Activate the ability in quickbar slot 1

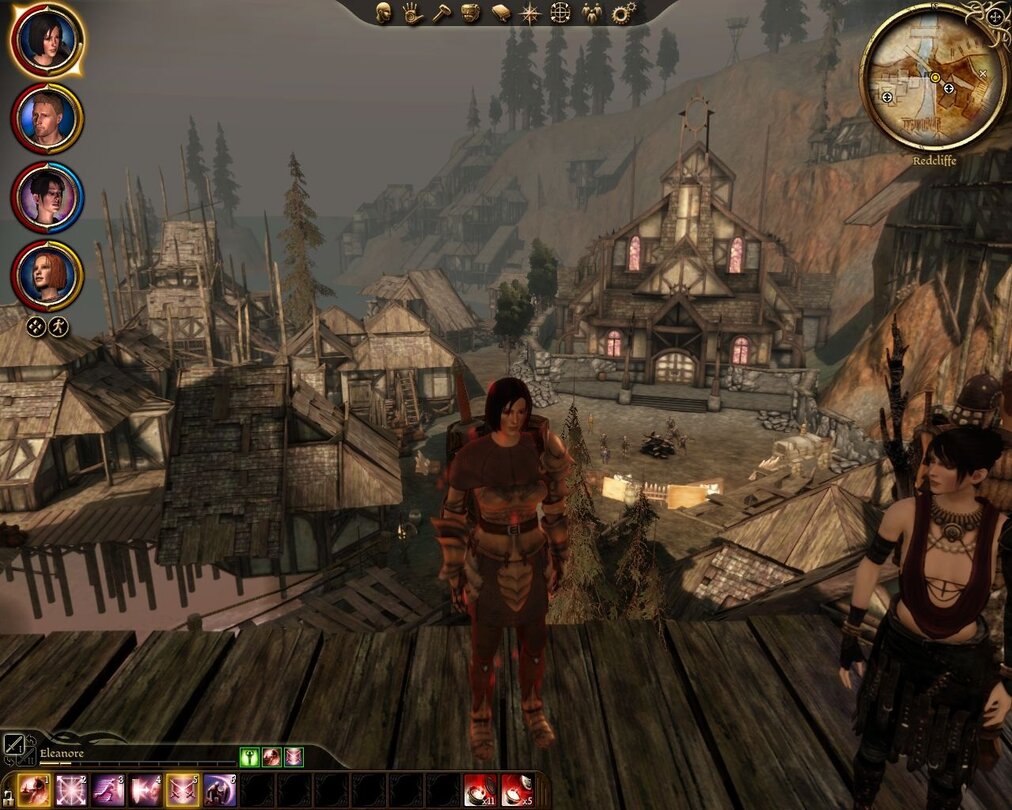[x=33, y=790]
